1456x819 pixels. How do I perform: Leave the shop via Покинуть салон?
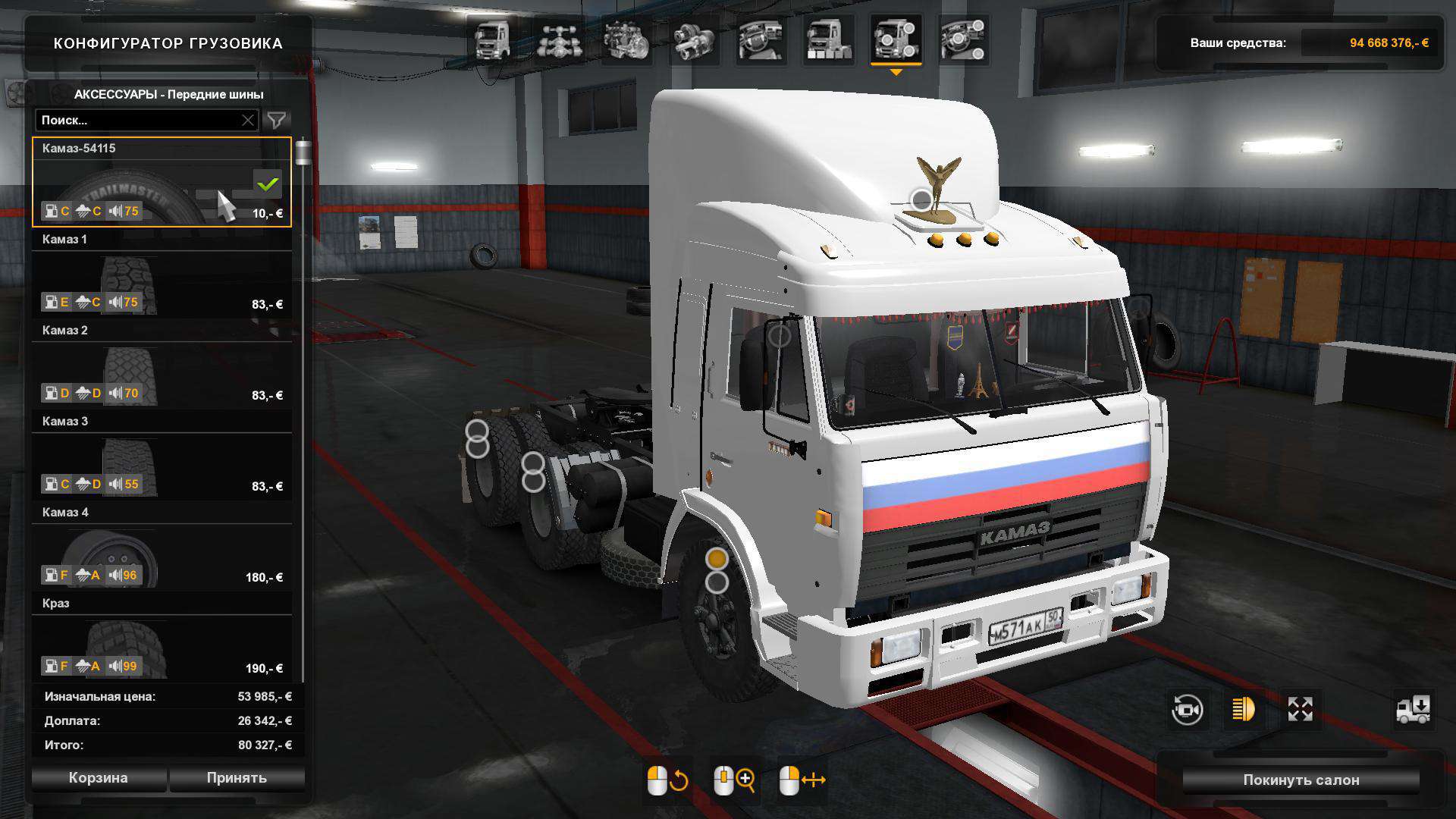1301,780
